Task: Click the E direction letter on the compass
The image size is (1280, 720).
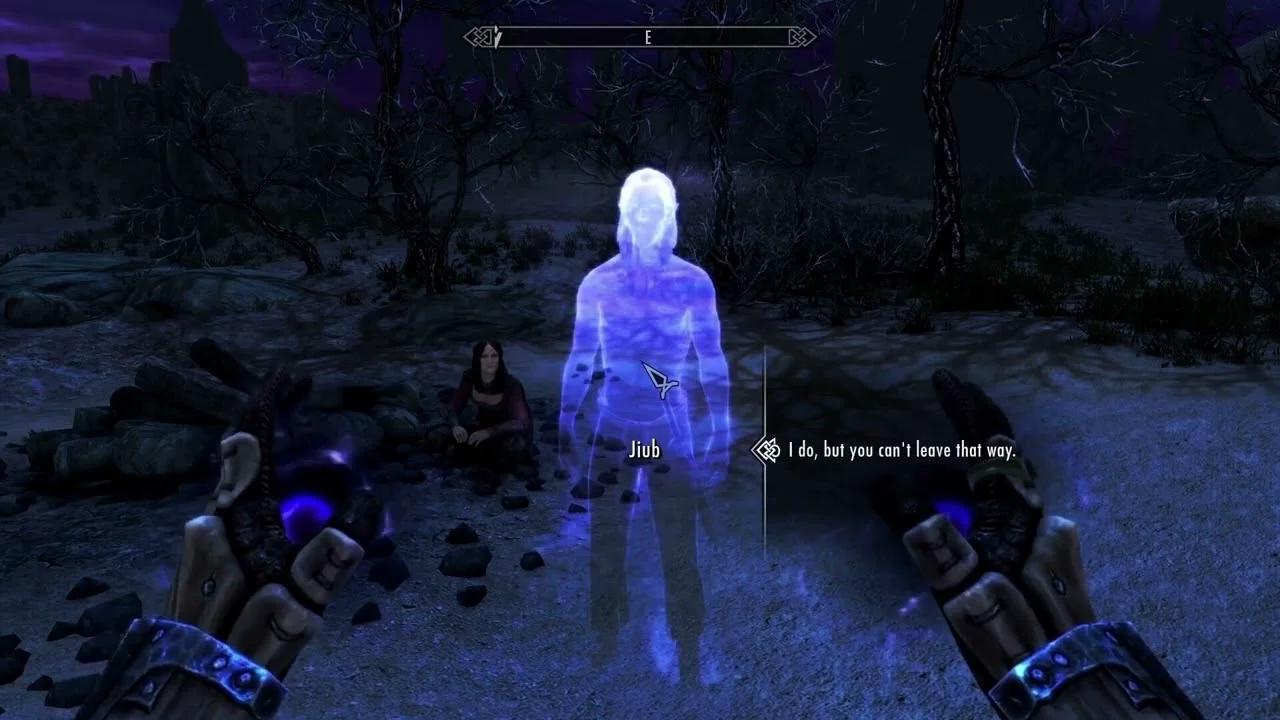Action: tap(648, 37)
